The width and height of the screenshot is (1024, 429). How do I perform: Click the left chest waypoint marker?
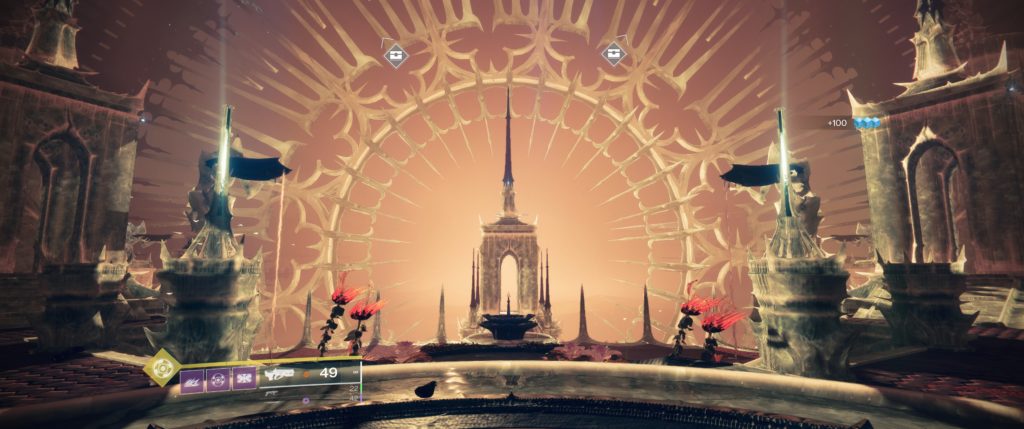tap(396, 54)
